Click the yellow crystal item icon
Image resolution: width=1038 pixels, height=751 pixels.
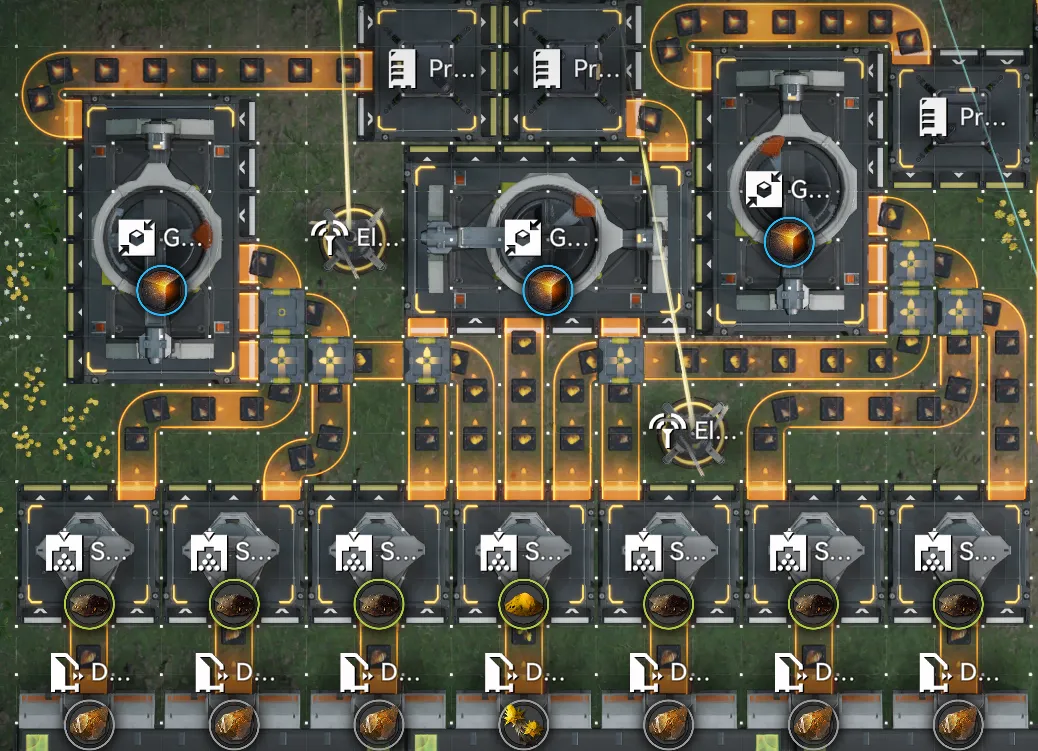(x=523, y=722)
